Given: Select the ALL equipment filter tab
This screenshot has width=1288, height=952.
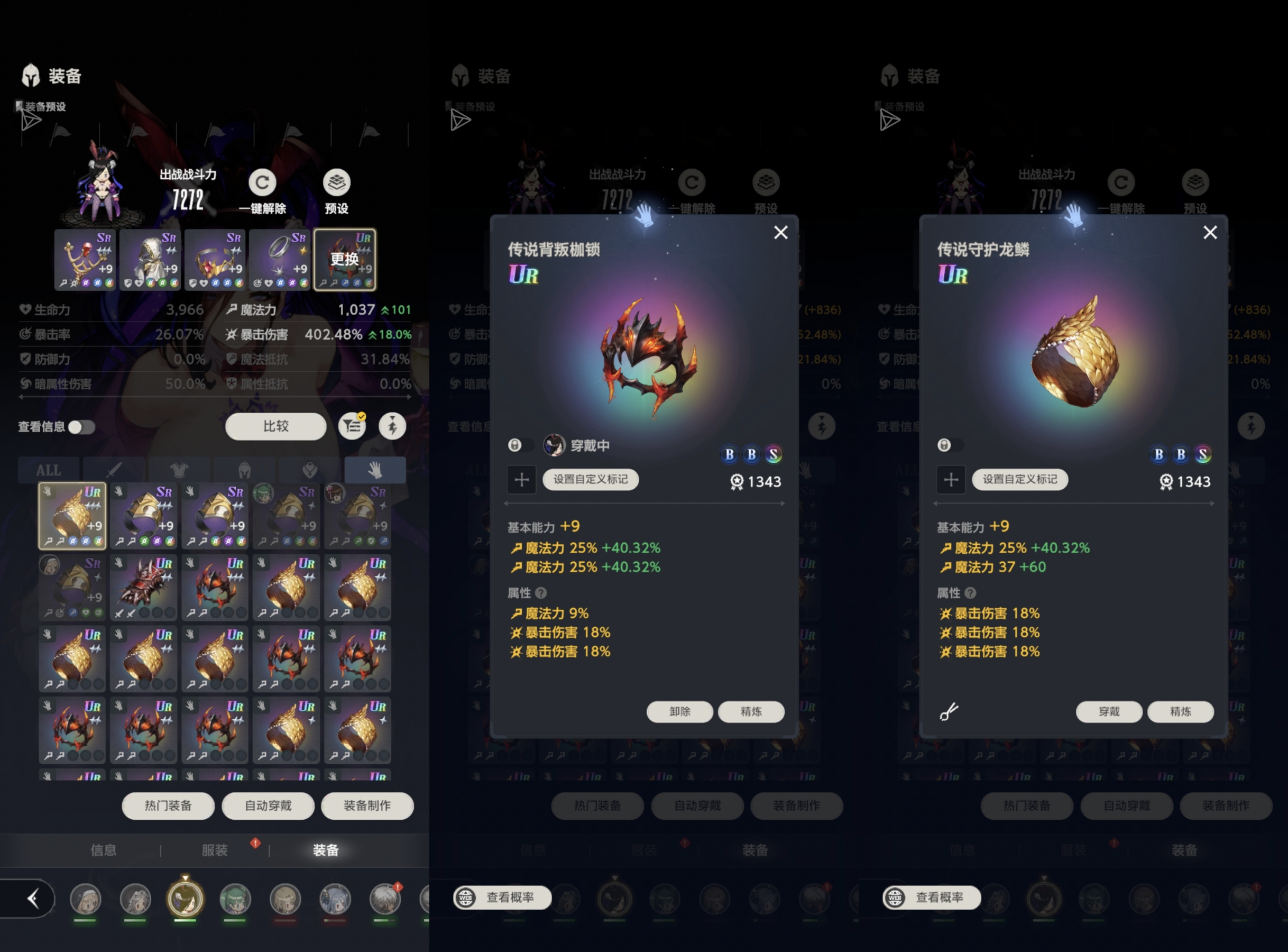Looking at the screenshot, I should coord(49,471).
